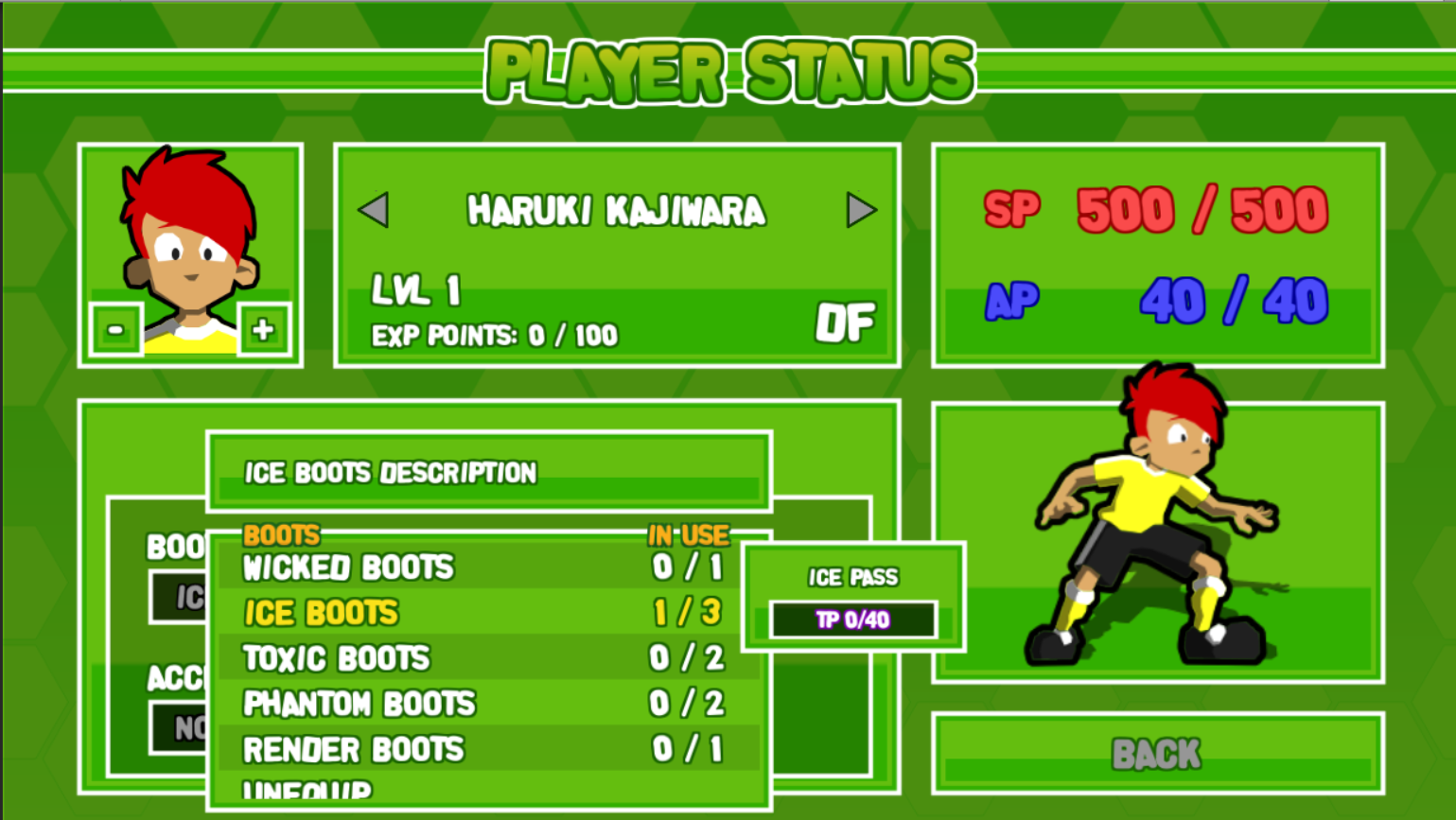This screenshot has width=1456, height=820.
Task: Zoom out portrait using minus button
Action: [114, 329]
